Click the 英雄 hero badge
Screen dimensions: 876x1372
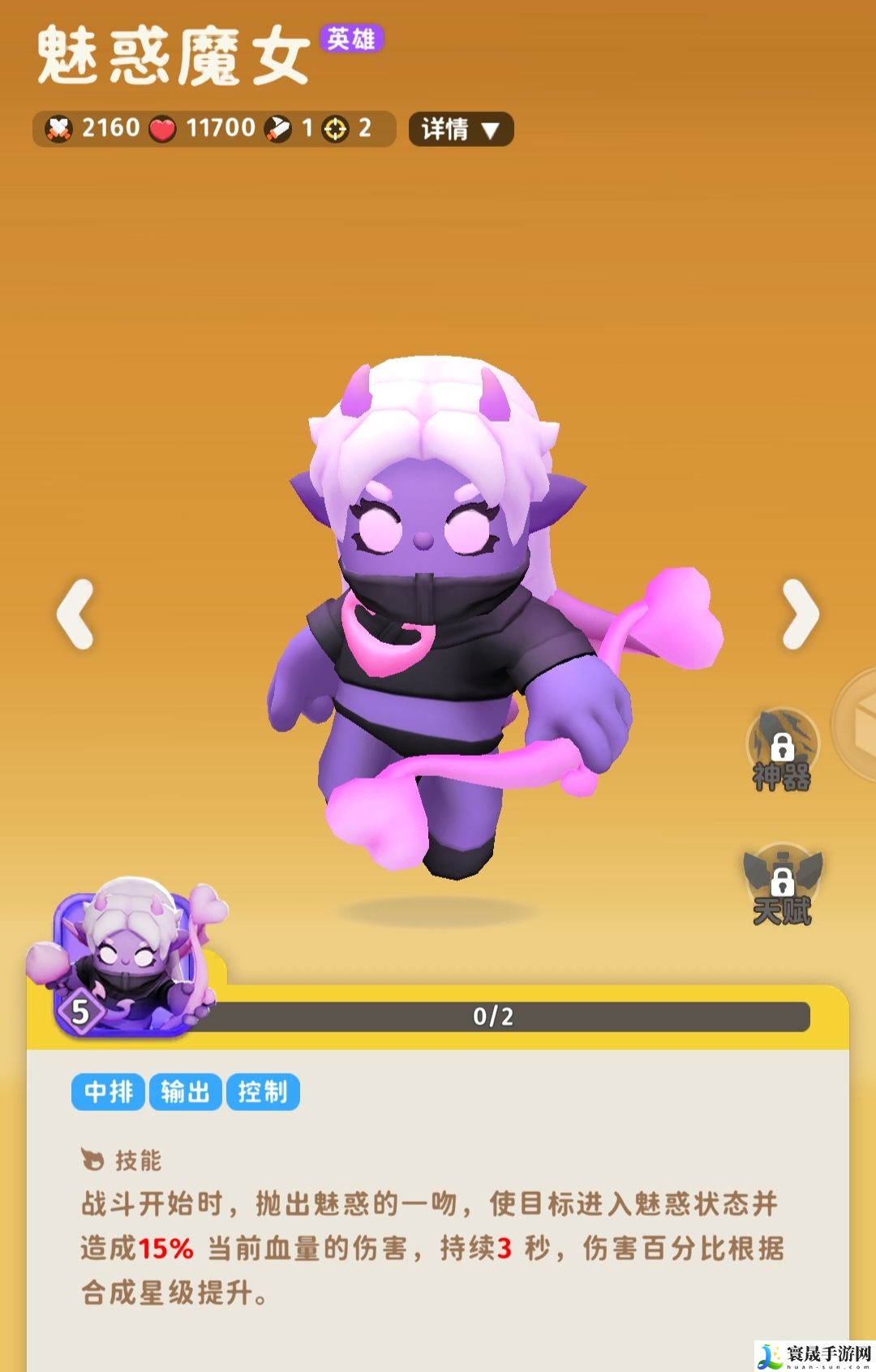point(351,38)
